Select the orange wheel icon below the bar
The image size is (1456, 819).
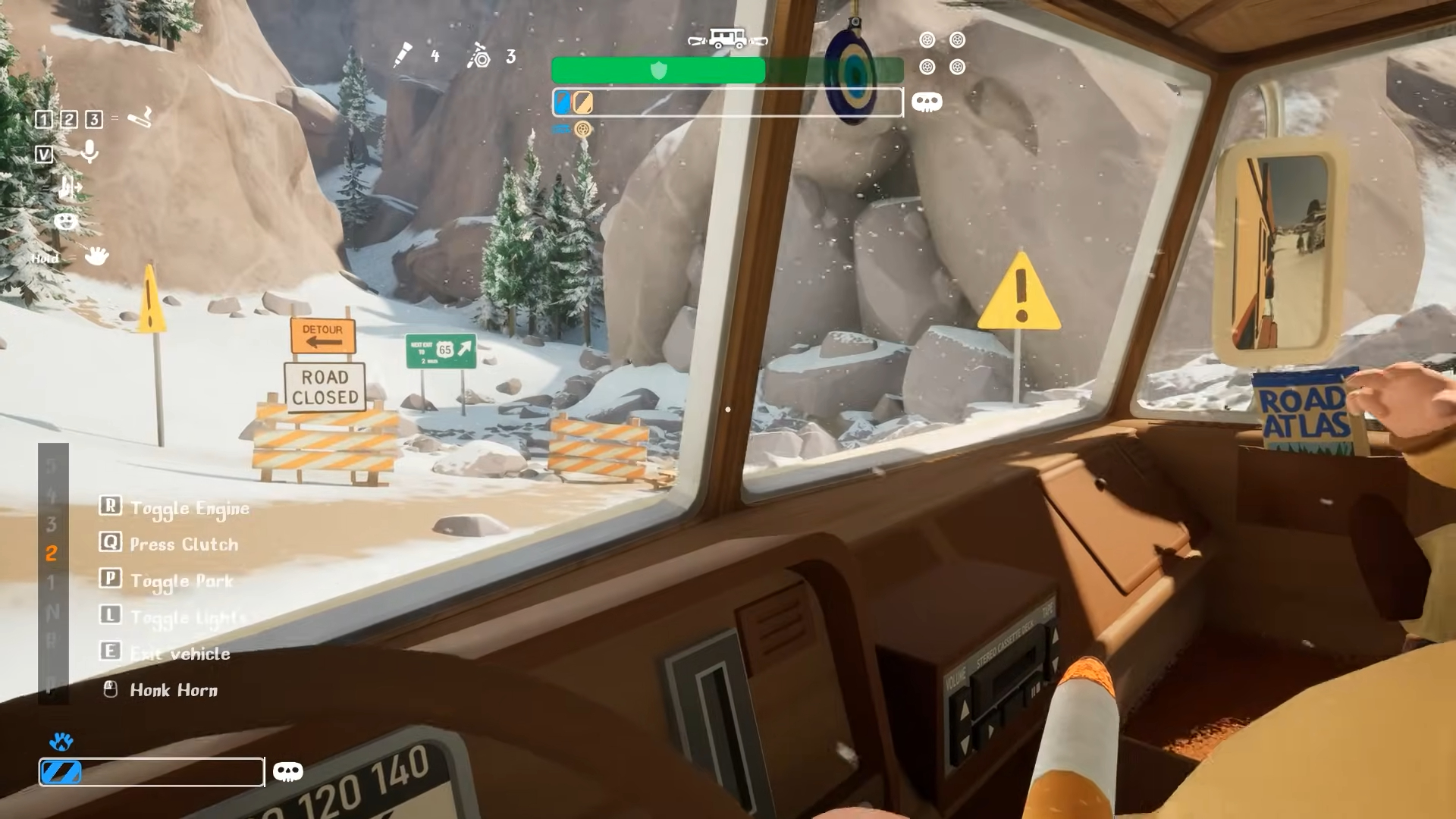coord(582,129)
